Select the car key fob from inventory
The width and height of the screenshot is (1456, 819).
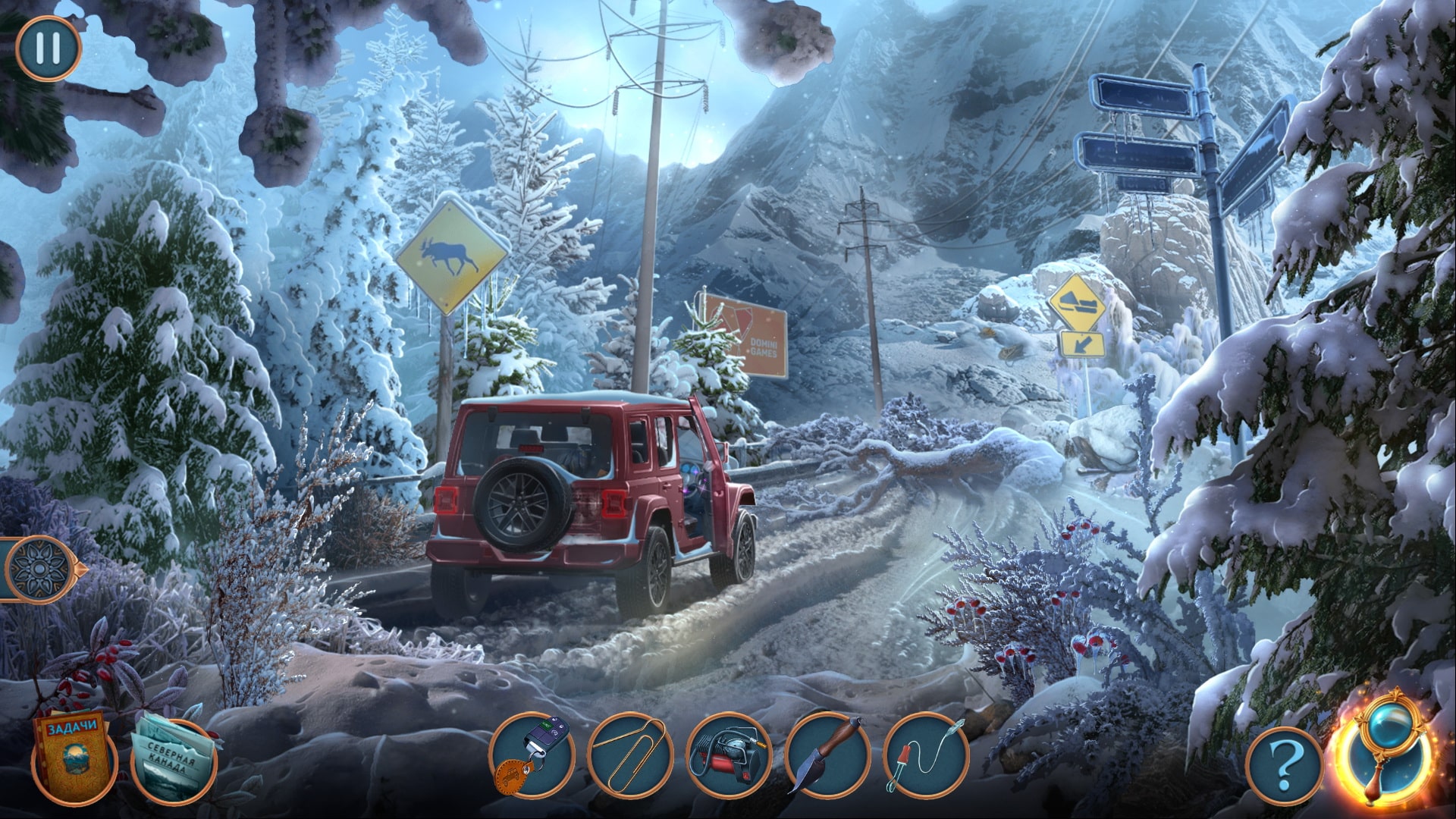(x=531, y=756)
